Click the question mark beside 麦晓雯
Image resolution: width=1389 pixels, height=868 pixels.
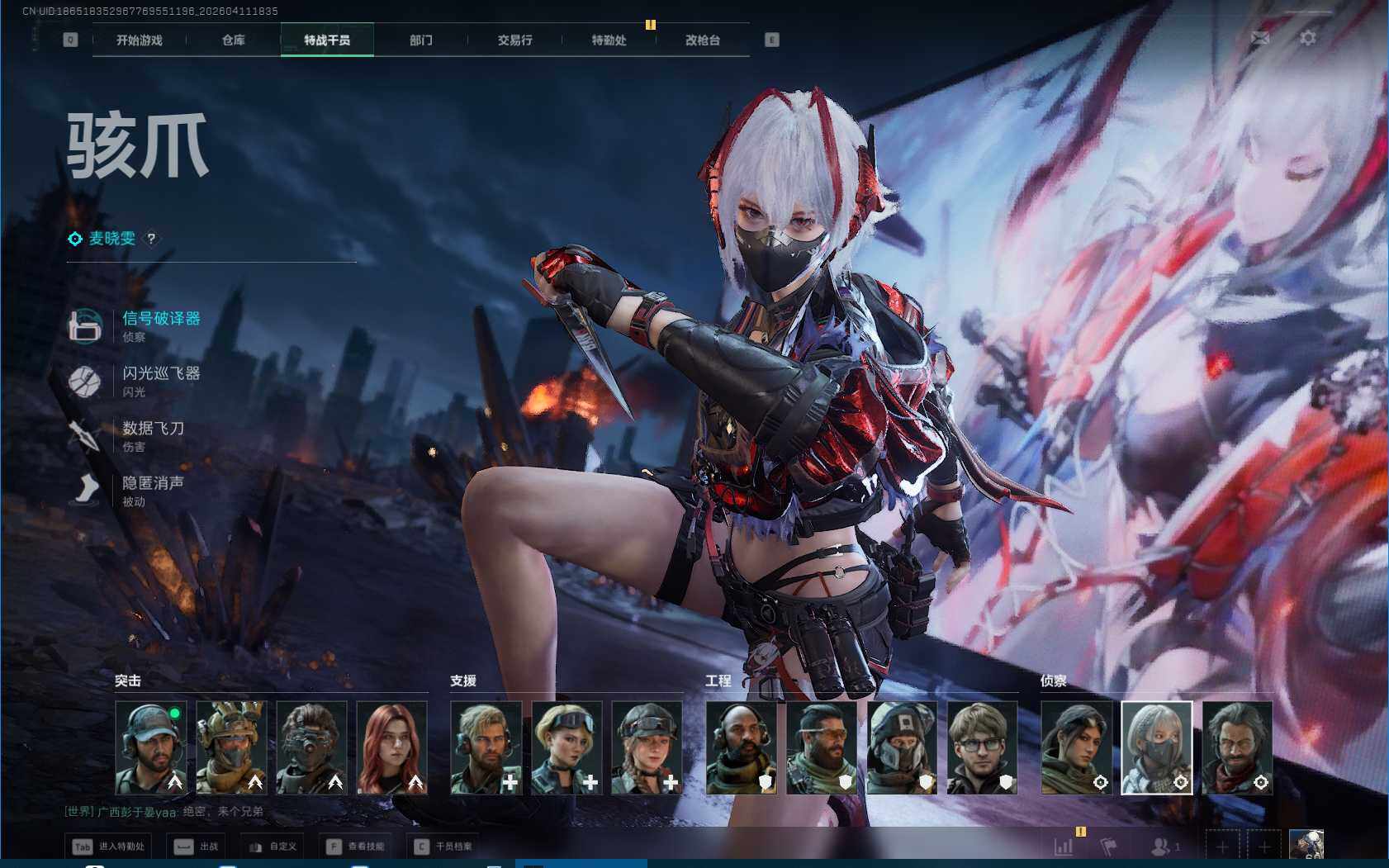click(x=151, y=239)
